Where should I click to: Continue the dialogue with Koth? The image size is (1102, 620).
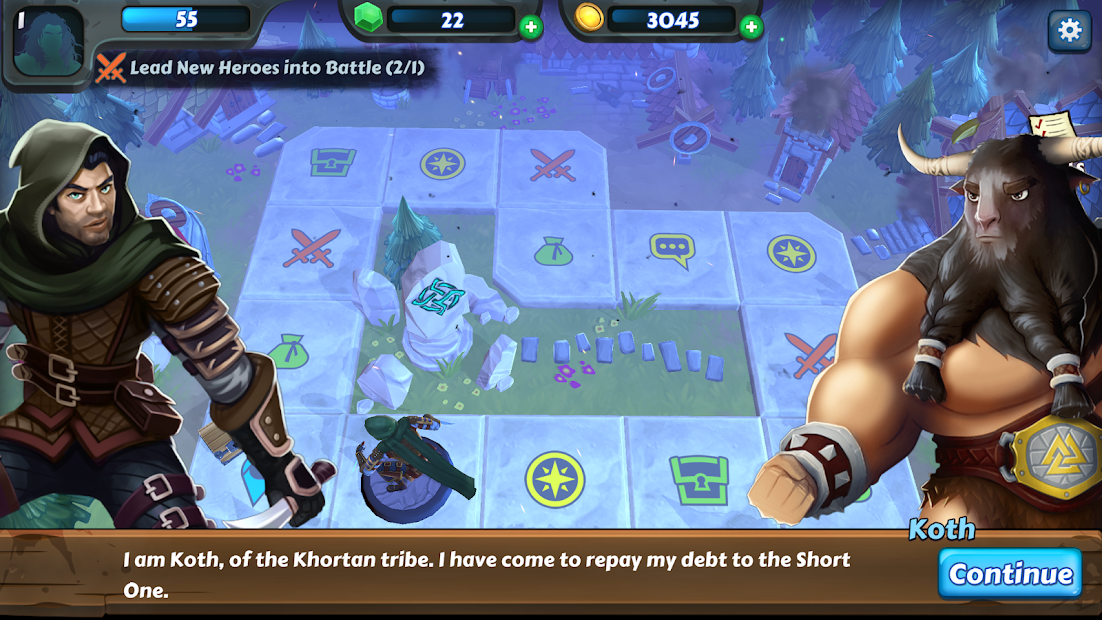(x=1010, y=573)
